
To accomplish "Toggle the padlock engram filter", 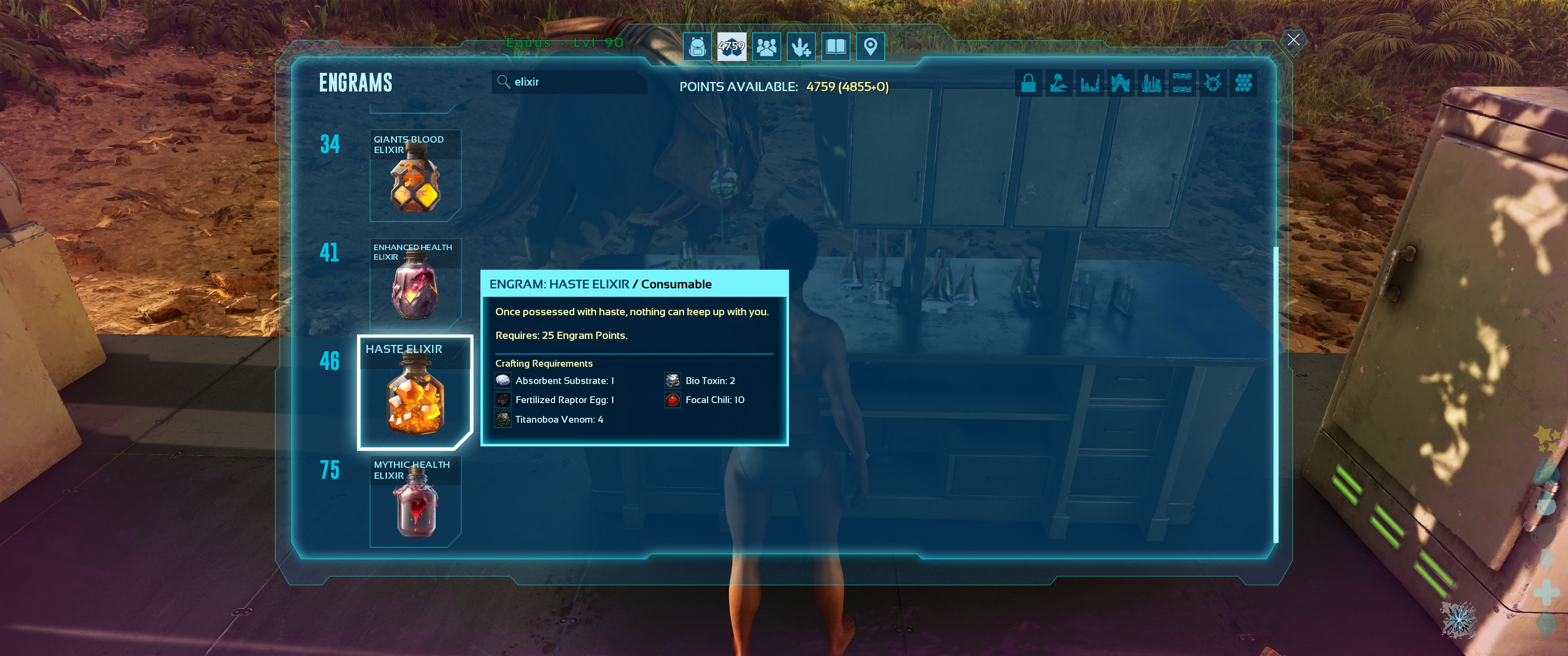I will coord(1028,83).
